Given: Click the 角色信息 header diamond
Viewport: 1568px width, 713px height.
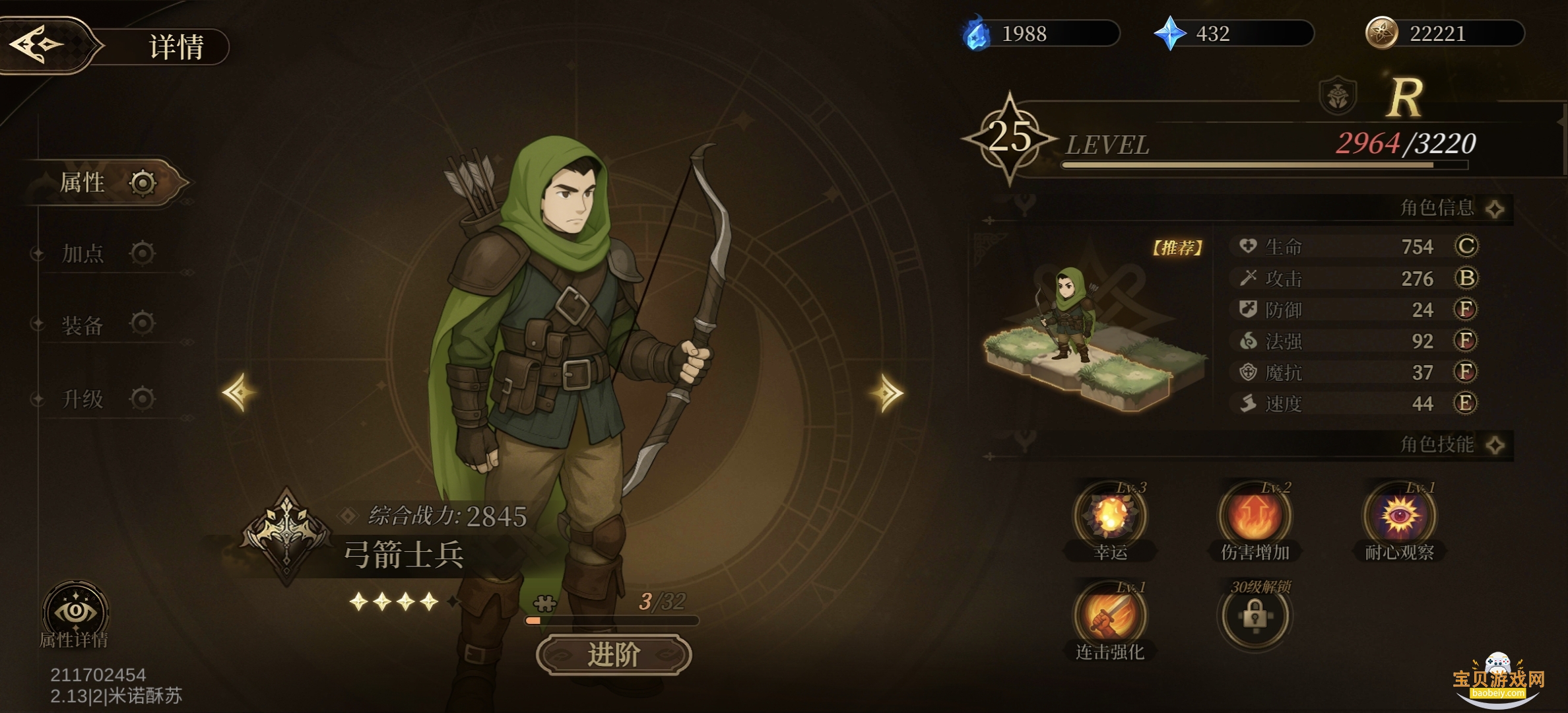Looking at the screenshot, I should click(x=1495, y=209).
